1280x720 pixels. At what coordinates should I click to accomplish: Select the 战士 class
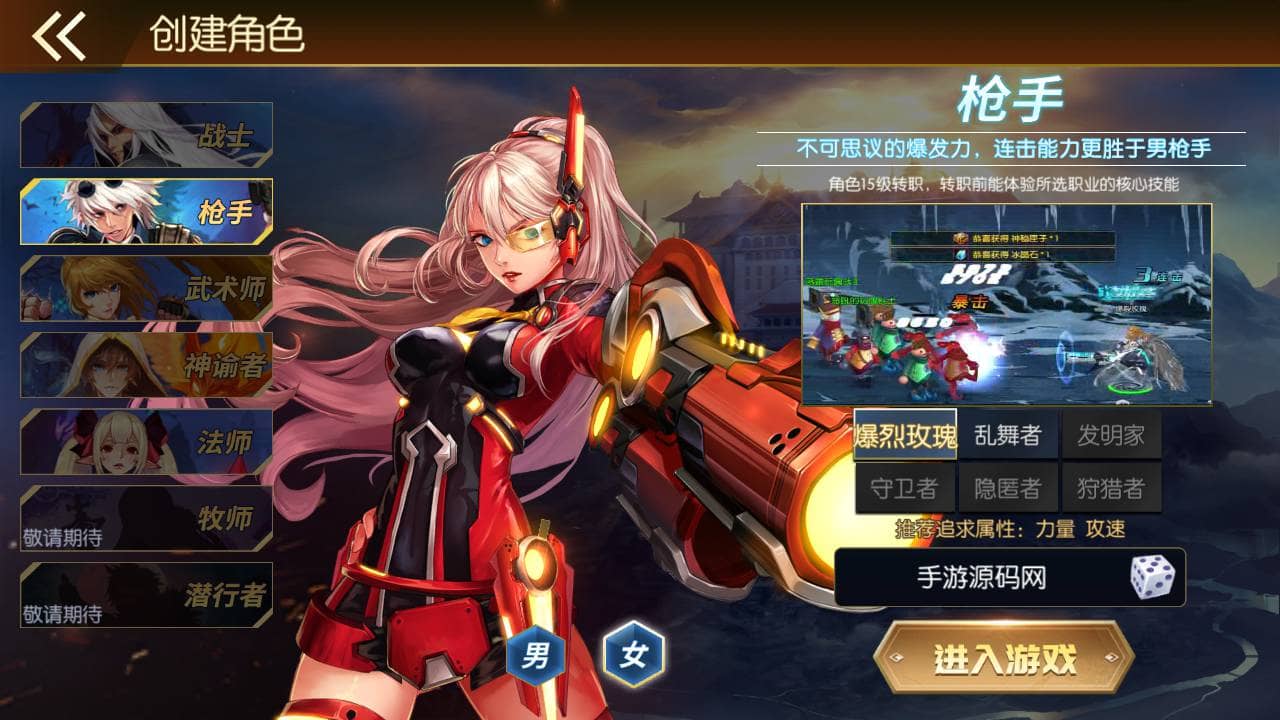pos(147,135)
